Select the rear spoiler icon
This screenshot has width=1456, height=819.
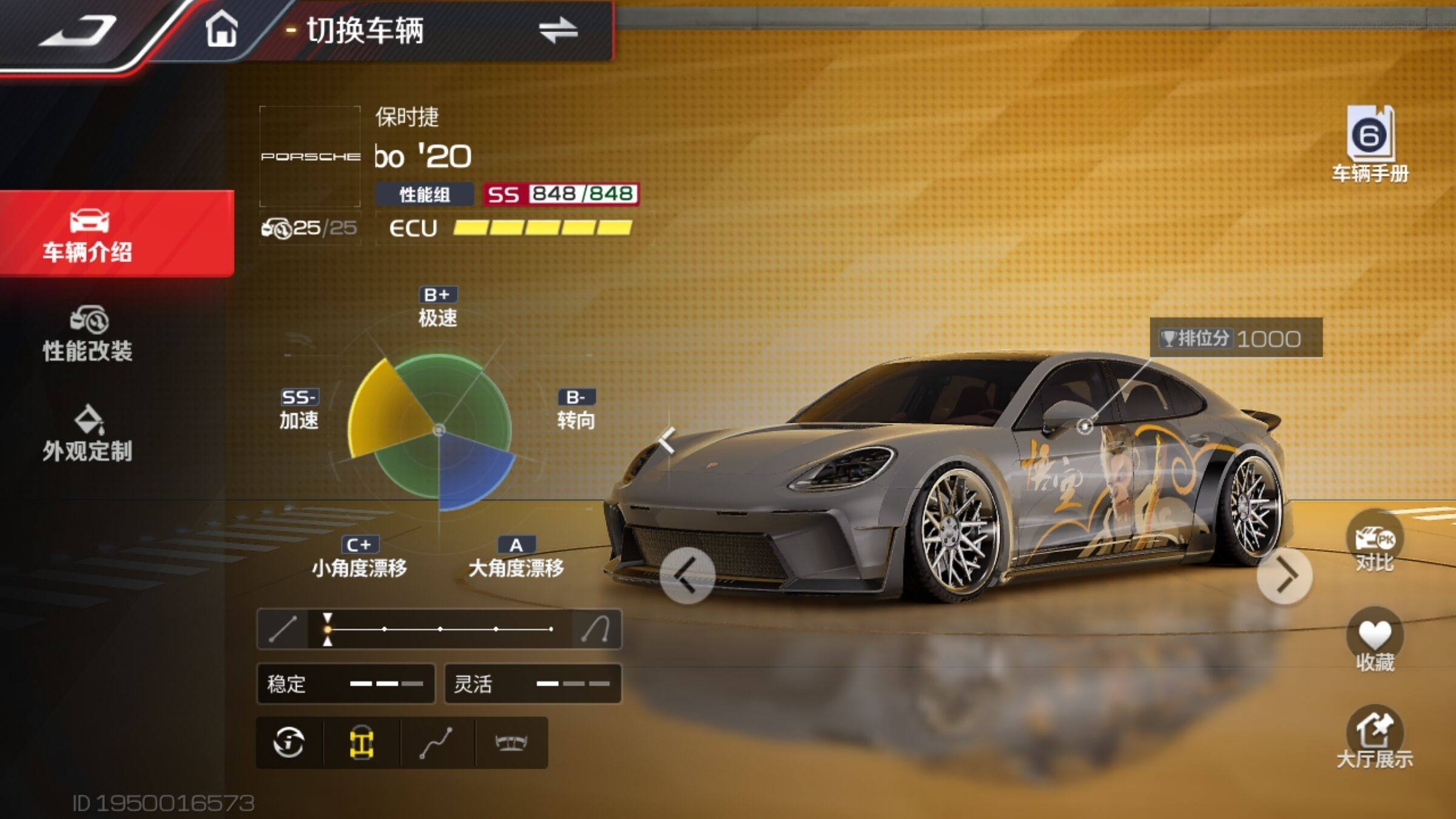pyautogui.click(x=511, y=743)
